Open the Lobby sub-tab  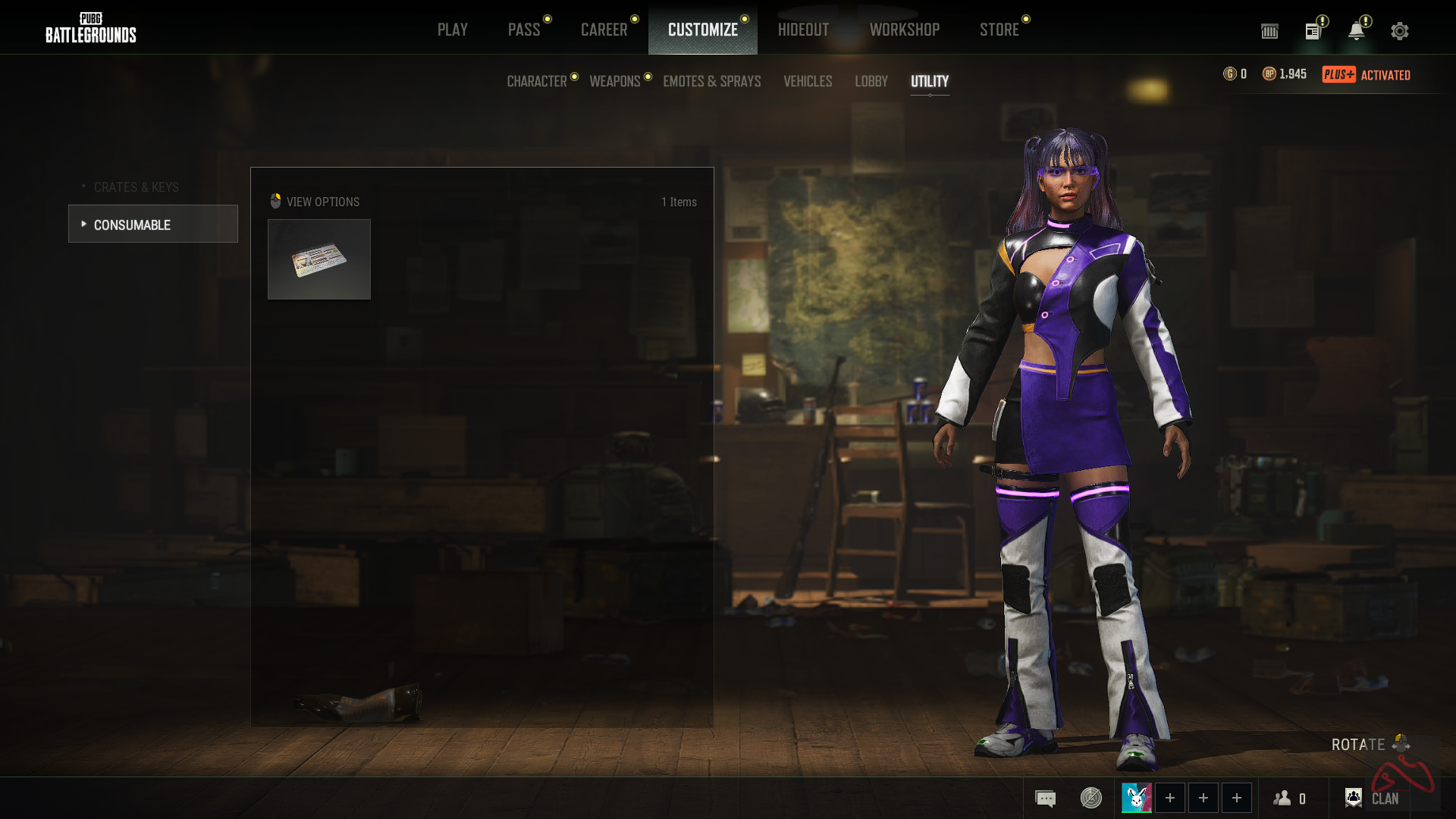pyautogui.click(x=871, y=81)
